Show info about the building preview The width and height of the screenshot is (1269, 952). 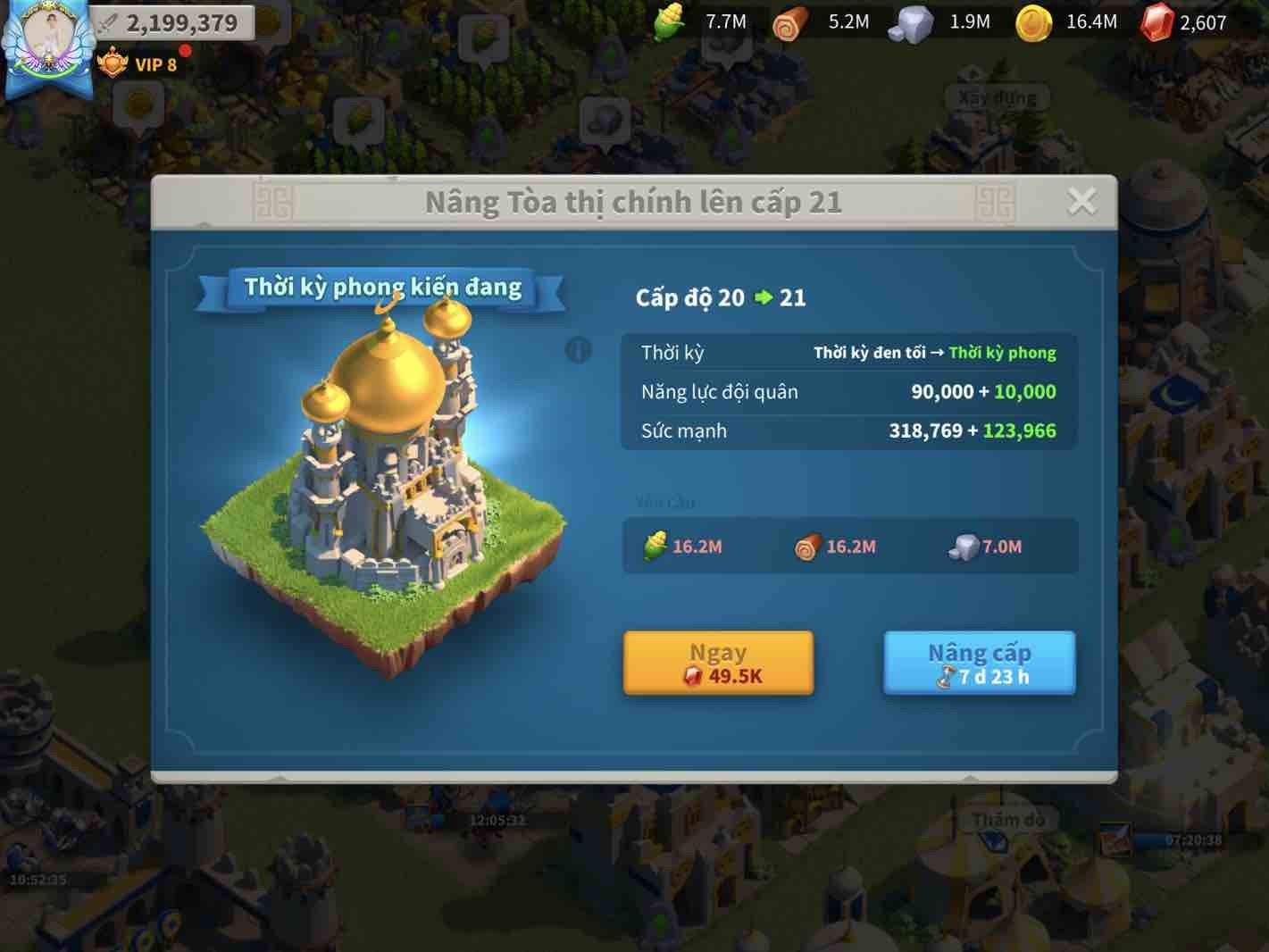[579, 349]
